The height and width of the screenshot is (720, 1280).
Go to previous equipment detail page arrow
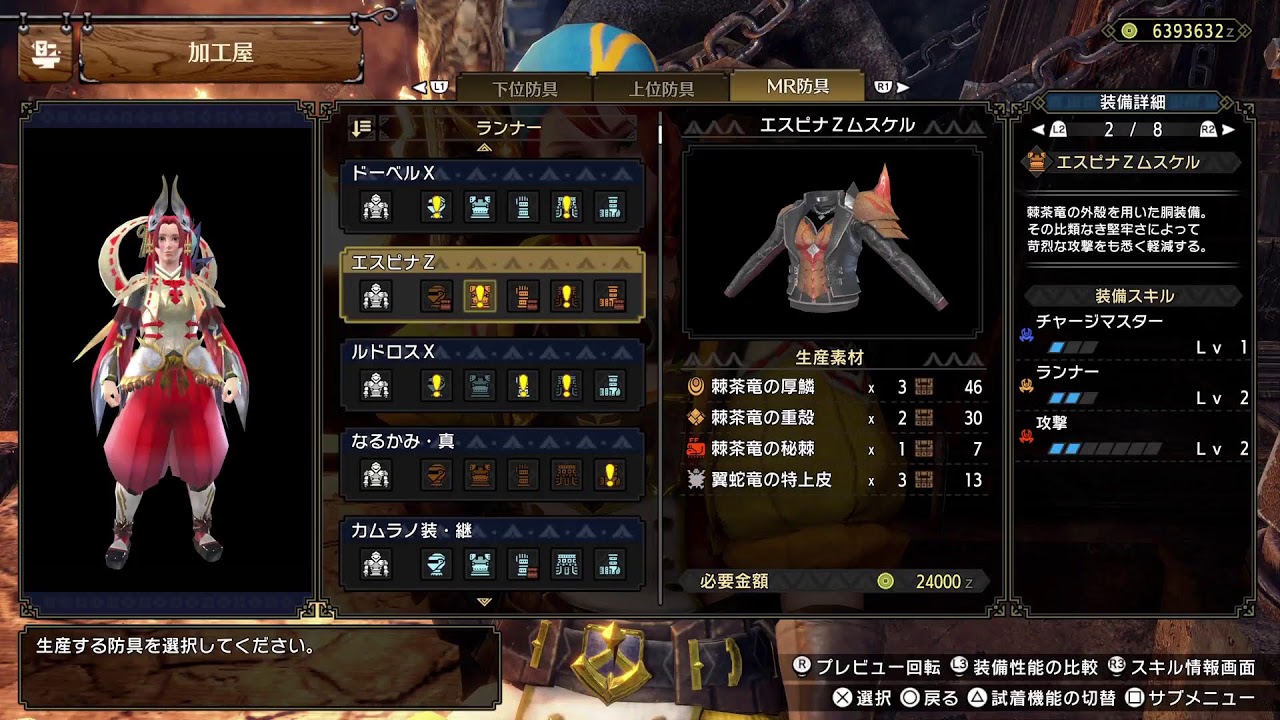1038,130
